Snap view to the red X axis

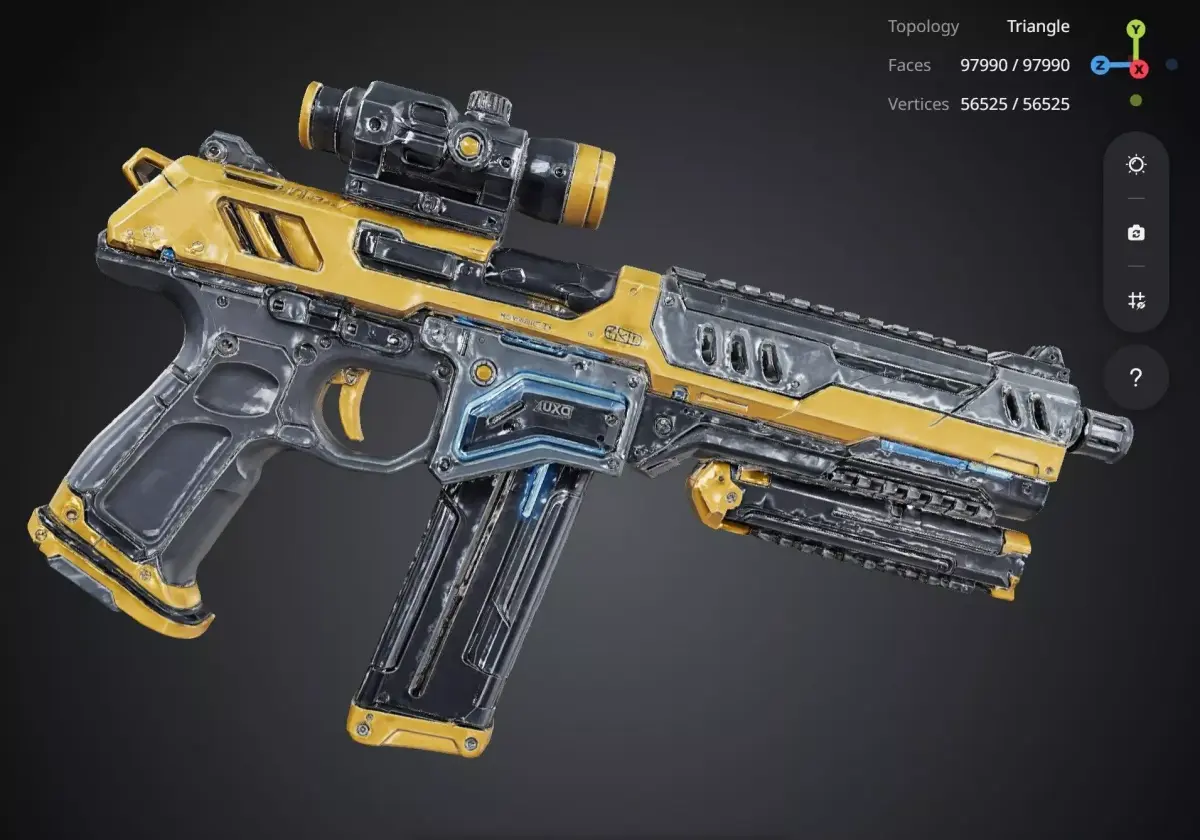click(1139, 69)
